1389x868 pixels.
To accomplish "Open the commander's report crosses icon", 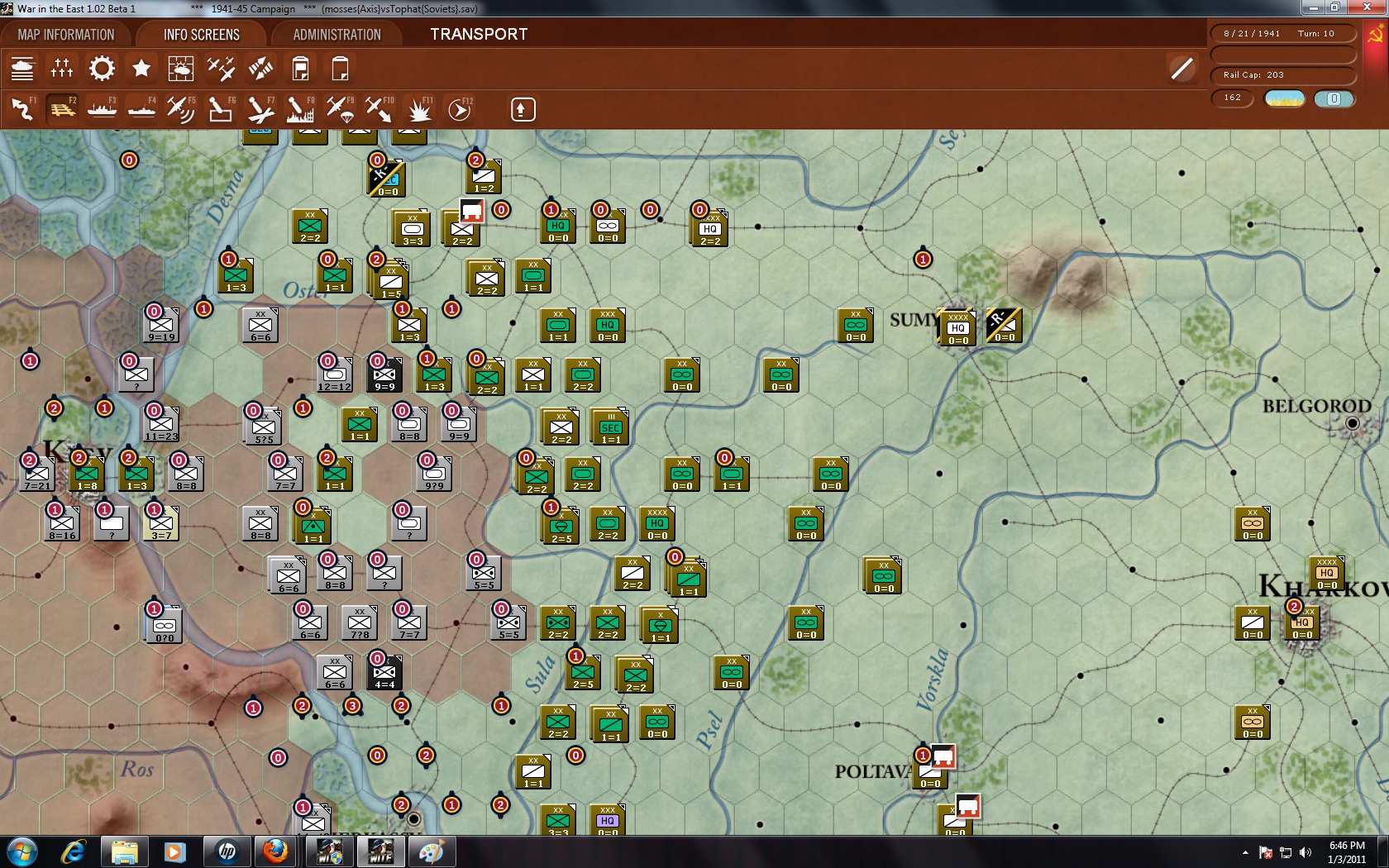I will 60,68.
